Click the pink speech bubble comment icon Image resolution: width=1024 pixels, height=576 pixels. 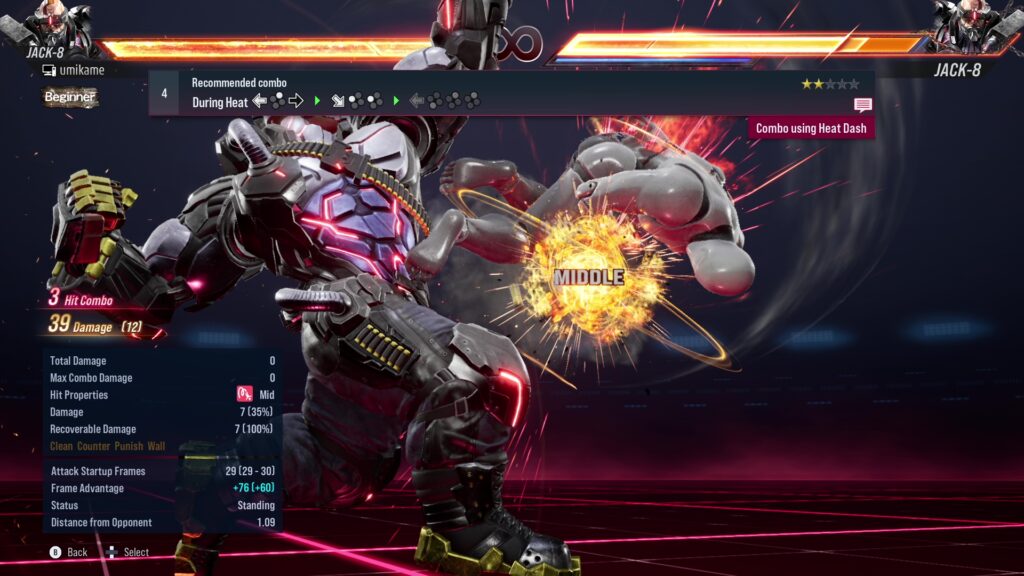pos(862,104)
